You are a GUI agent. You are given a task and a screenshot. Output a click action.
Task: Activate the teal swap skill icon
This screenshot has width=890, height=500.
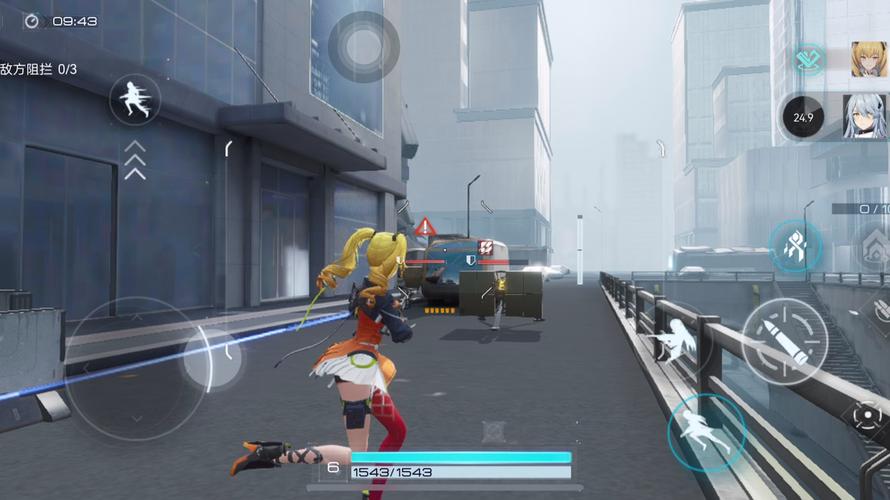pyautogui.click(x=808, y=60)
